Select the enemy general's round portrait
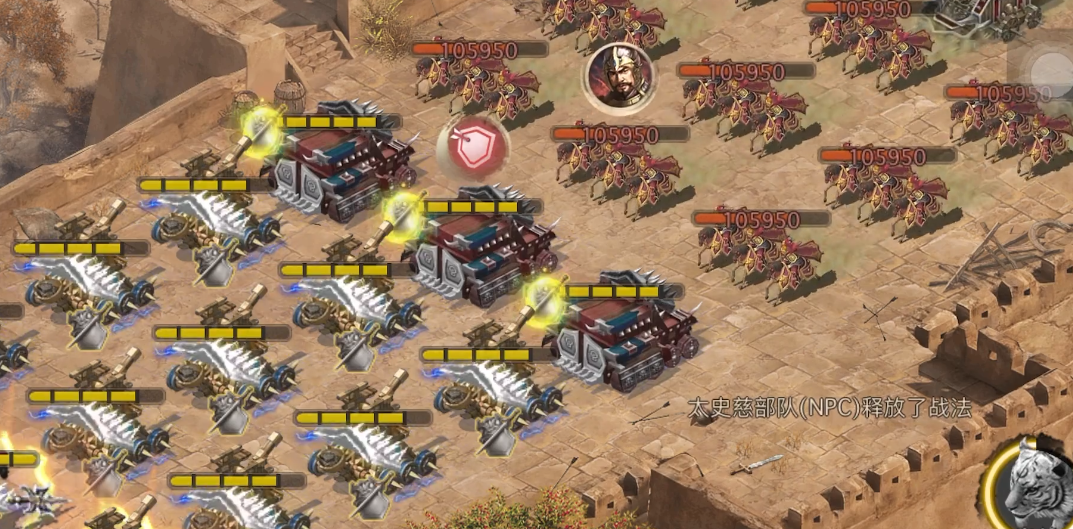 tap(616, 76)
